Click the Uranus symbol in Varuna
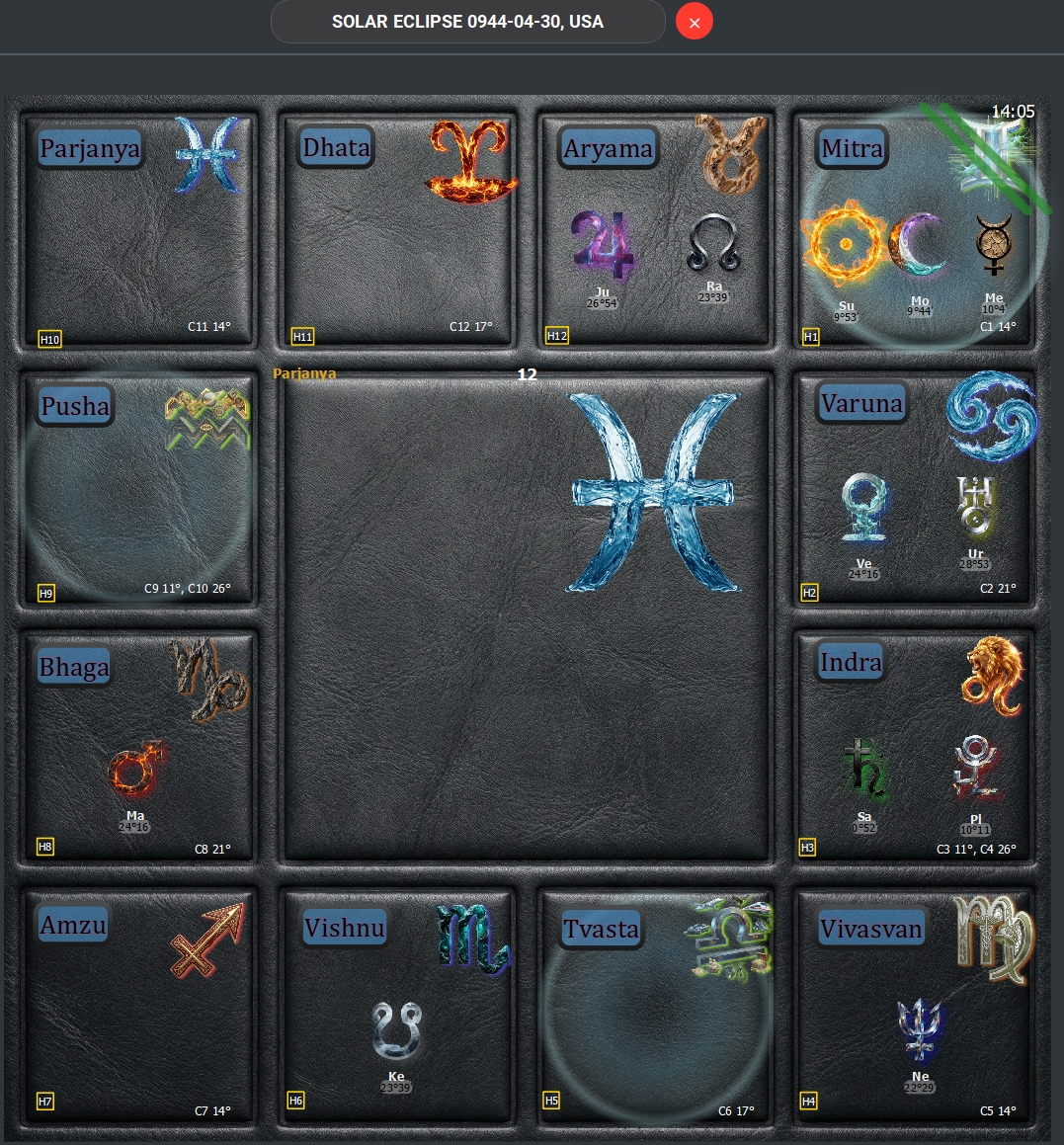Image resolution: width=1064 pixels, height=1145 pixels. pyautogui.click(x=976, y=508)
